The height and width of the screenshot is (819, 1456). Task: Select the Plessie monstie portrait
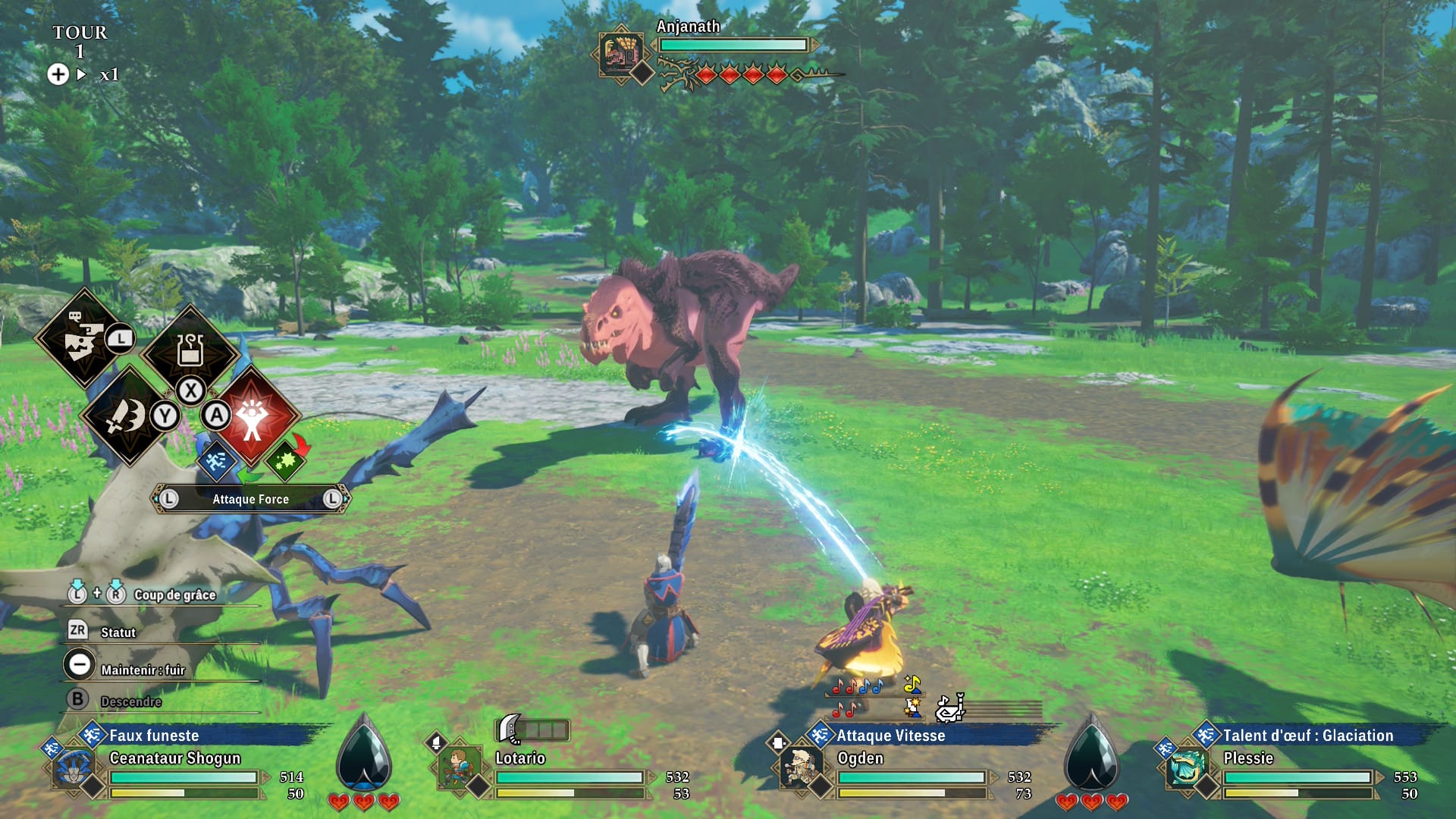click(1187, 768)
